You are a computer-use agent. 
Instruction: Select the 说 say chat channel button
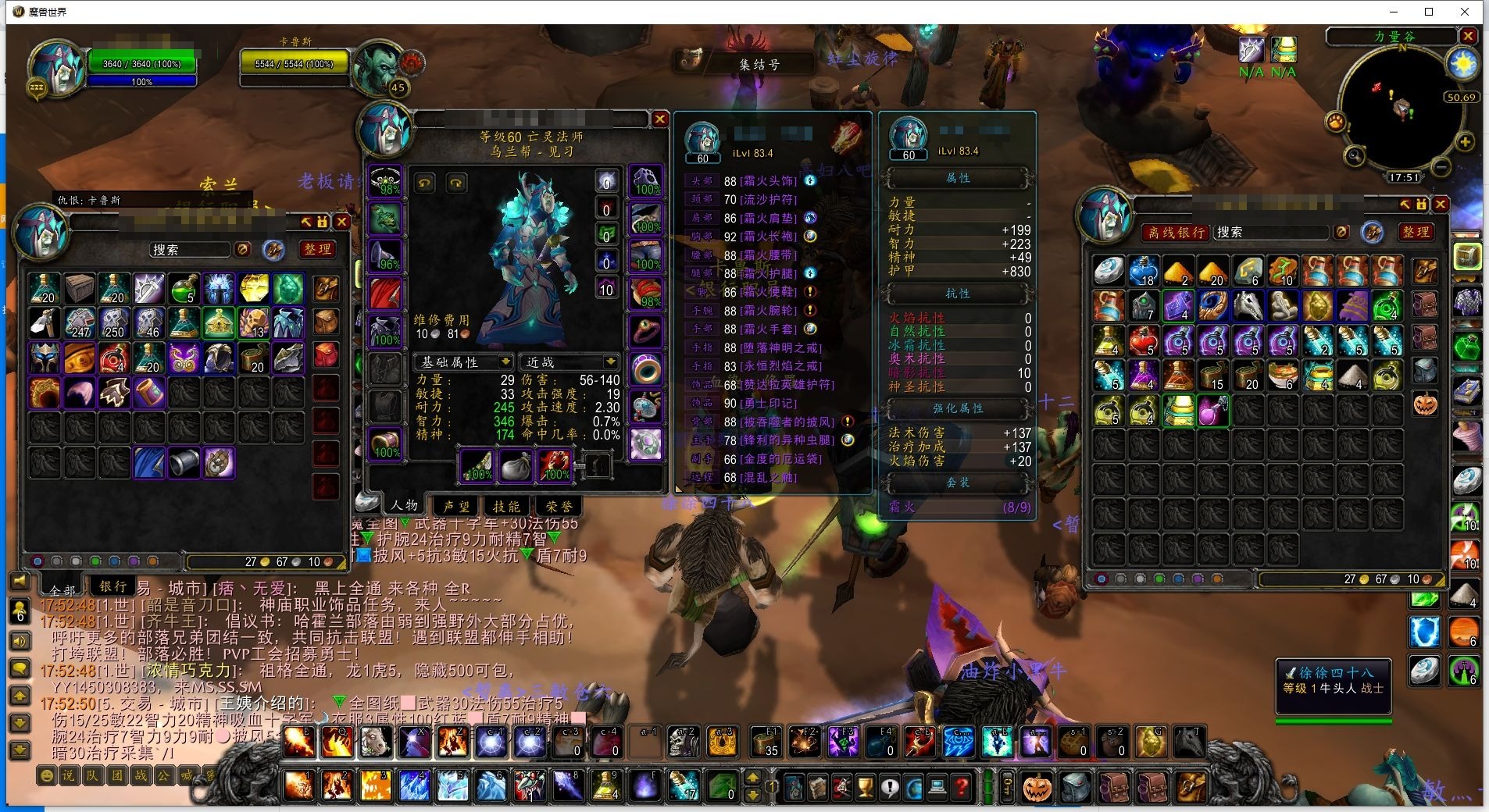click(68, 775)
